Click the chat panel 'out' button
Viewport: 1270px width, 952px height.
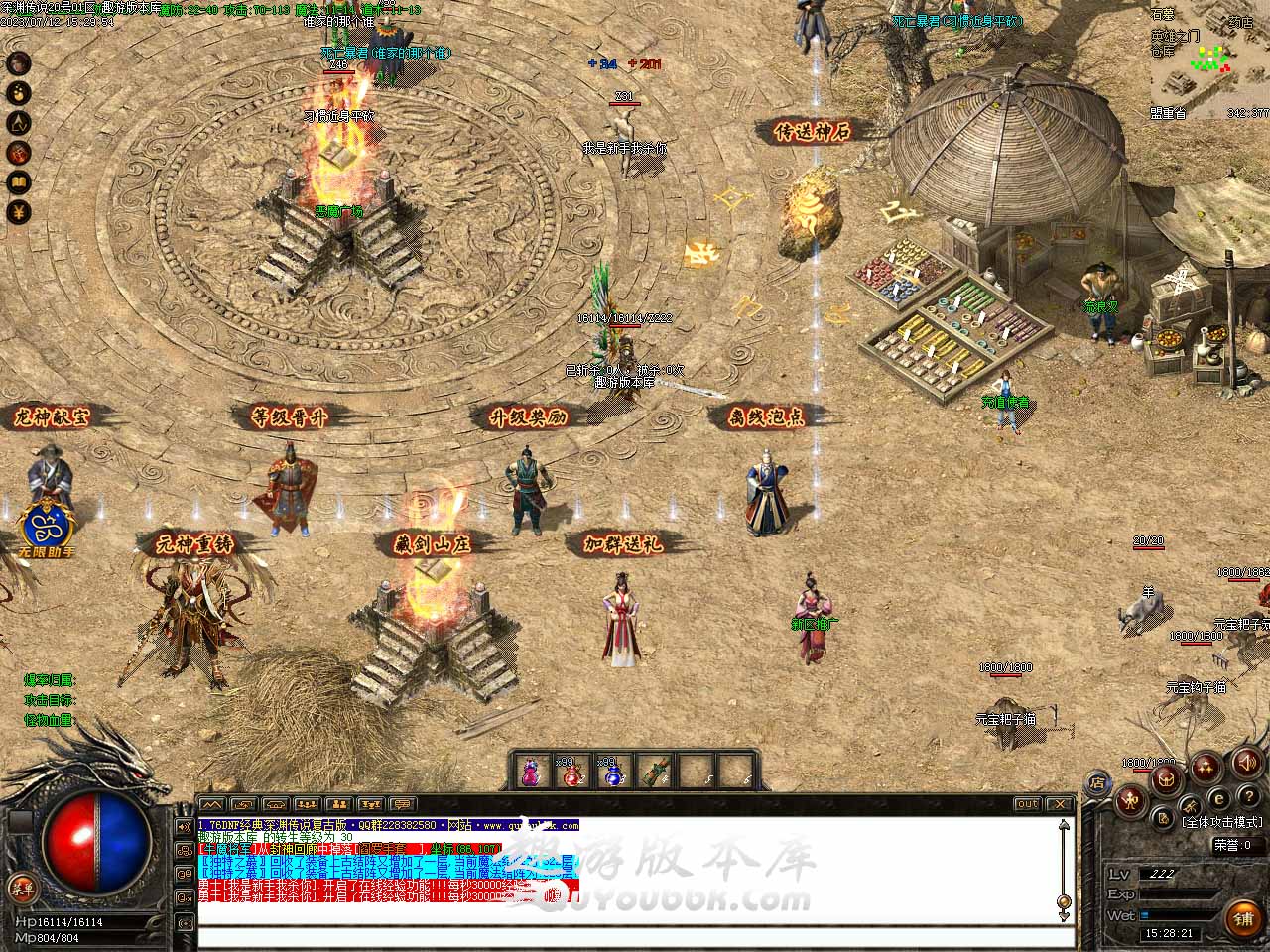[x=1027, y=804]
